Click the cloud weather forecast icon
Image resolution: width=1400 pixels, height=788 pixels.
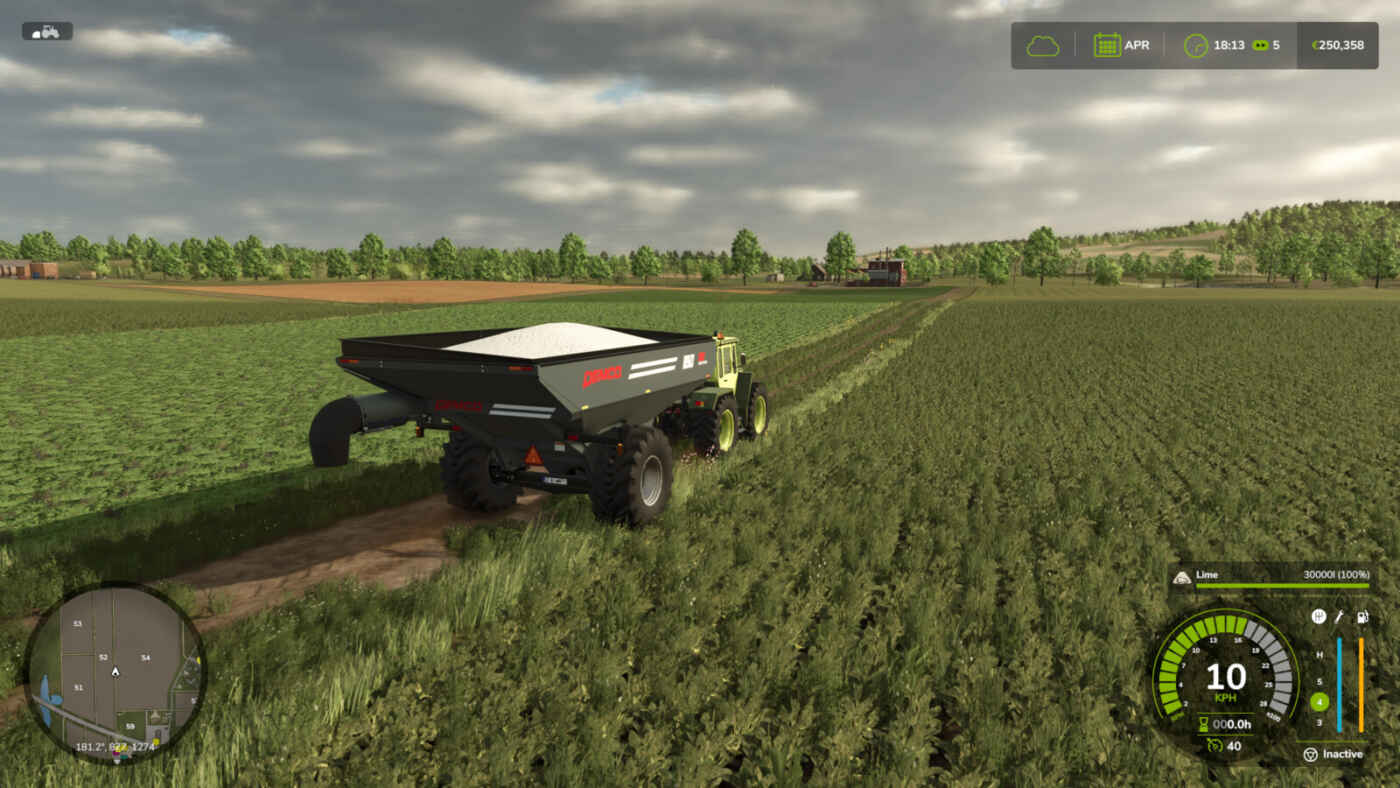[x=1042, y=45]
